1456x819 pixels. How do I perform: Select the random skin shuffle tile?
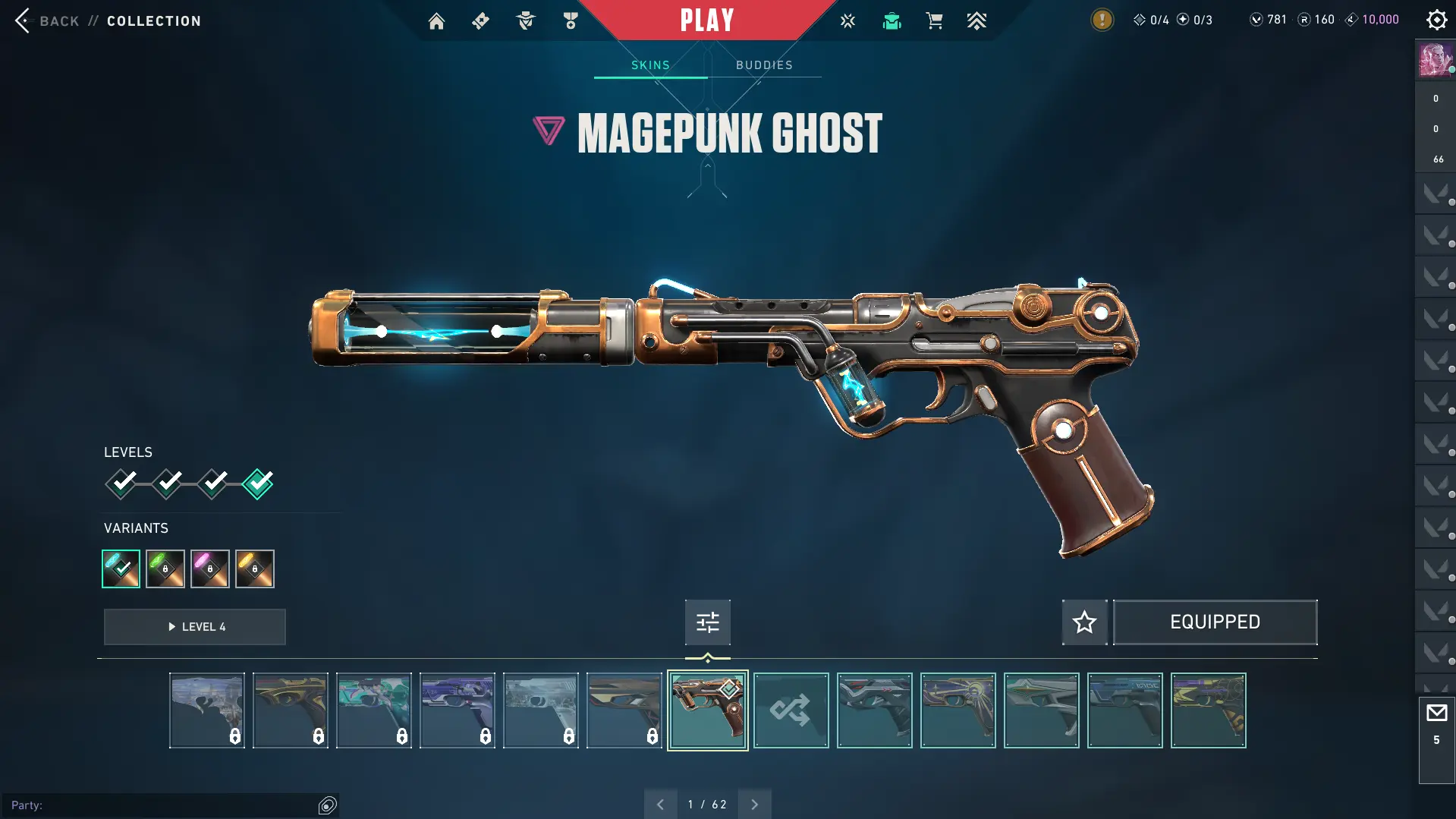tap(791, 710)
